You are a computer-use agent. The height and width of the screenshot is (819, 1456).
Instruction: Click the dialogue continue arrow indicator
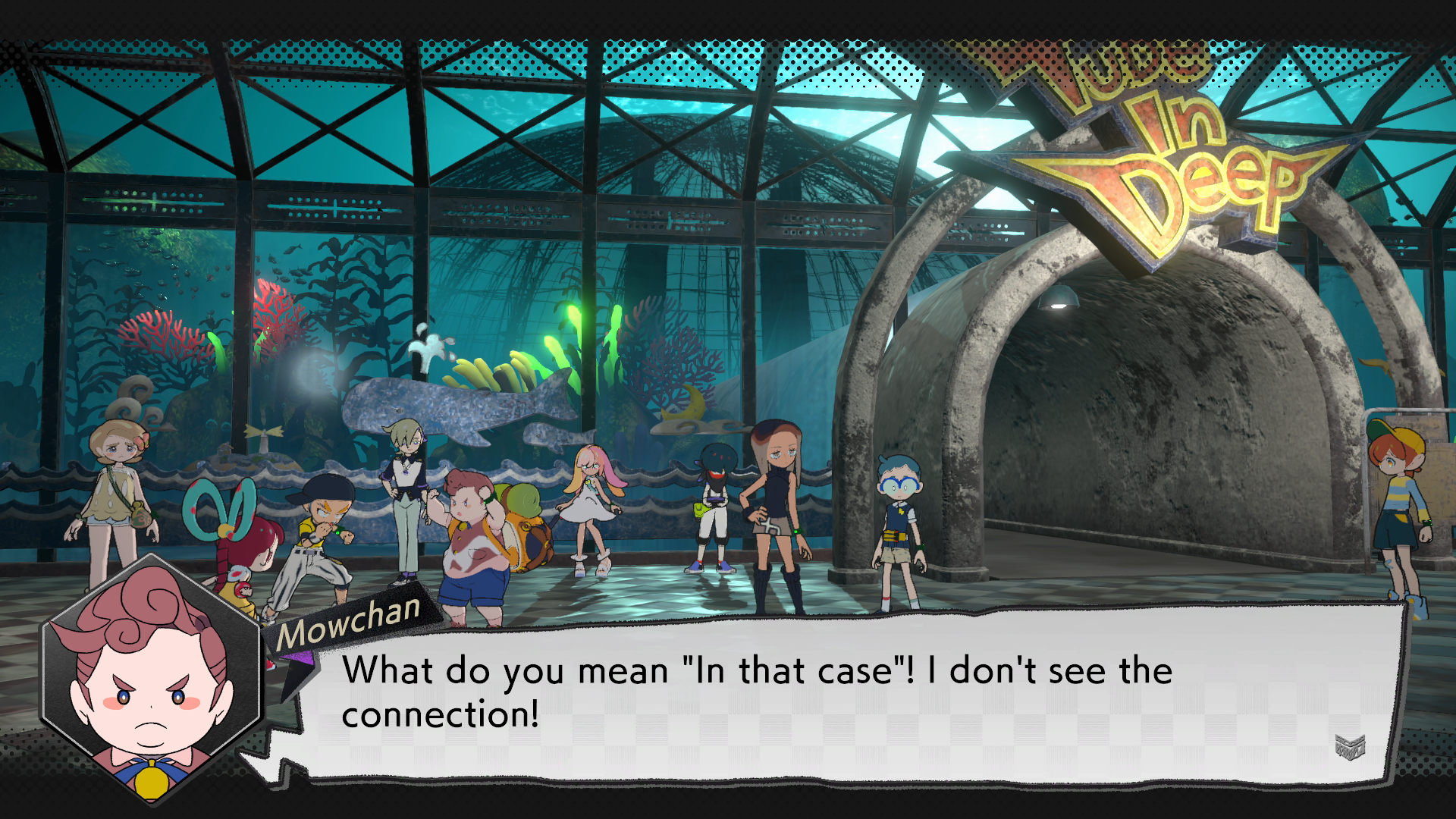[x=1350, y=747]
